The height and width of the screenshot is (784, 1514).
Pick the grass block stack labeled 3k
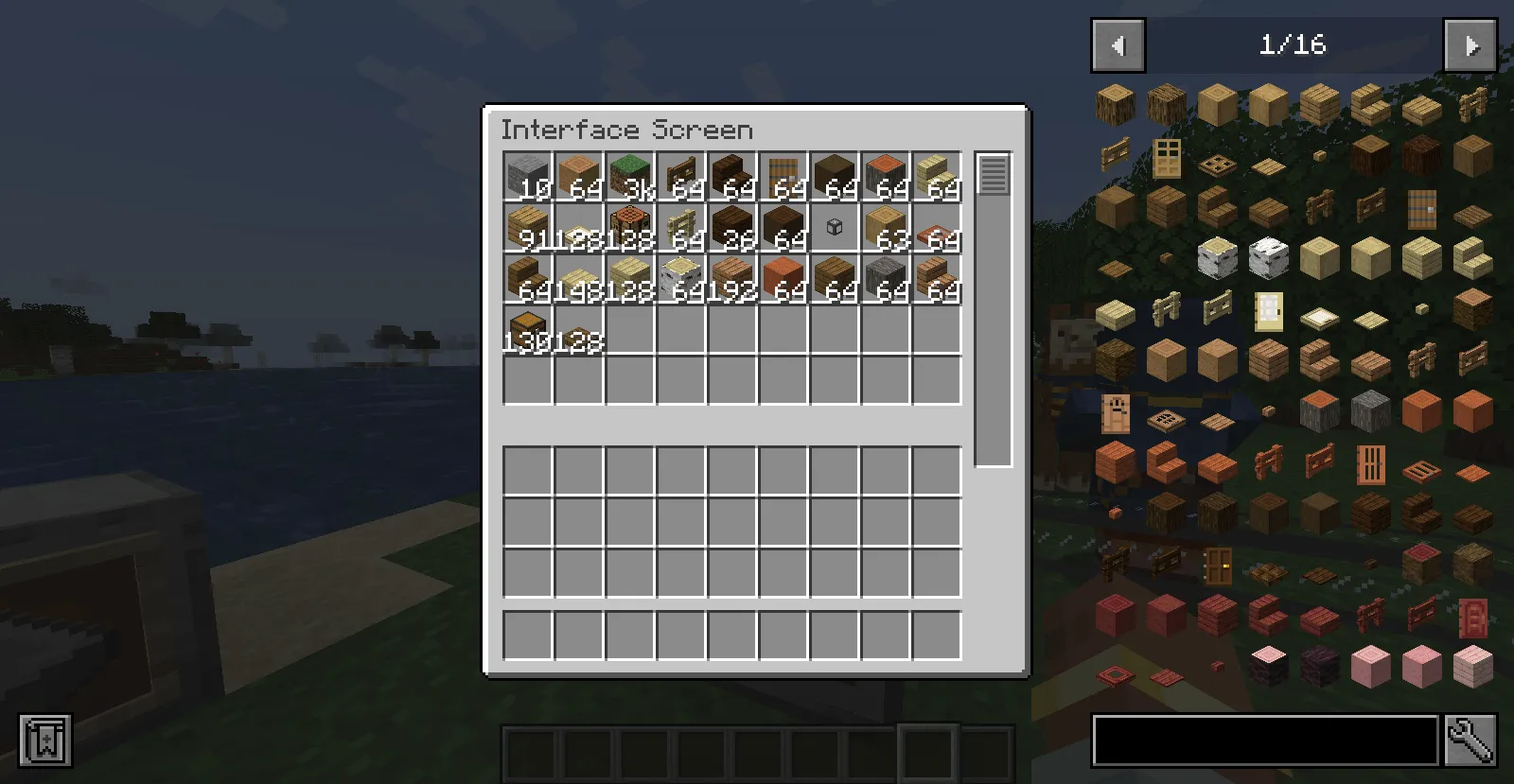[x=630, y=176]
